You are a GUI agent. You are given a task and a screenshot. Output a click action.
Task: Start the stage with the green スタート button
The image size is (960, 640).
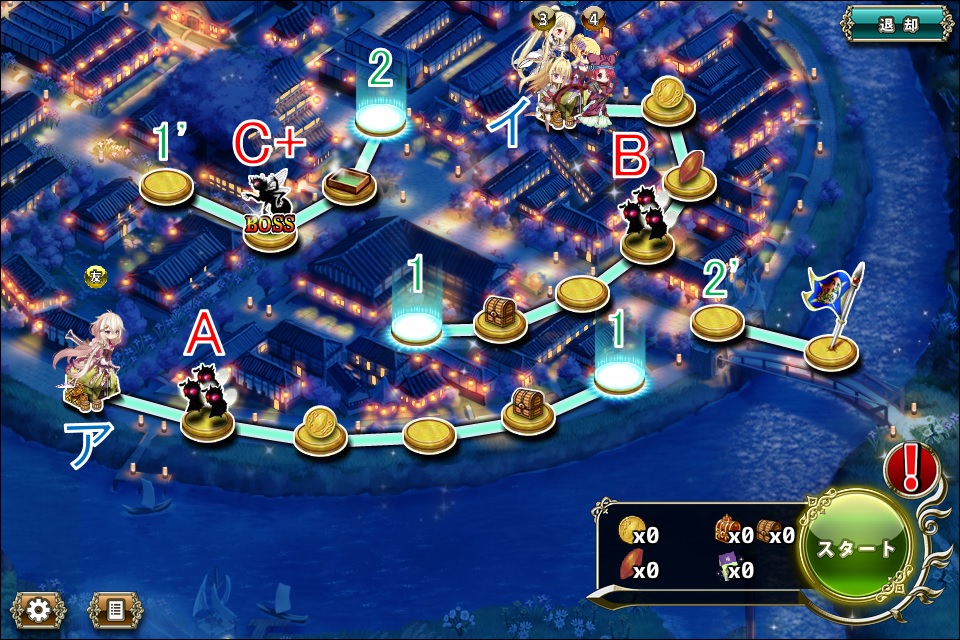[x=857, y=549]
